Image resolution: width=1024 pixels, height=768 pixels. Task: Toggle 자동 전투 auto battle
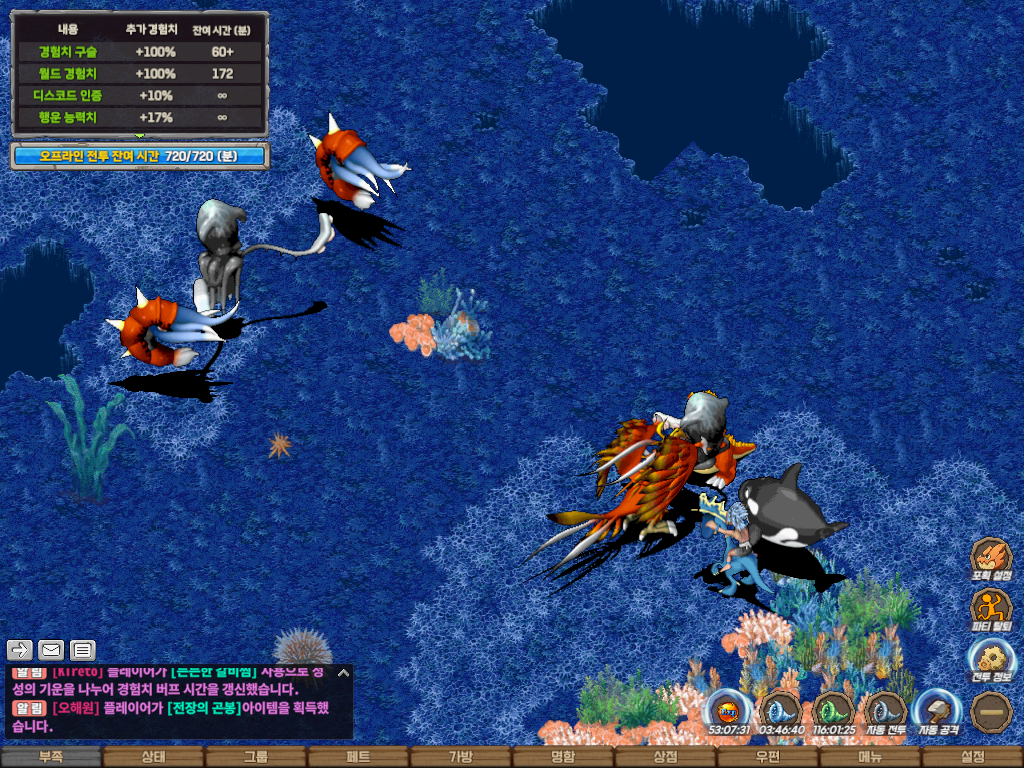click(885, 711)
